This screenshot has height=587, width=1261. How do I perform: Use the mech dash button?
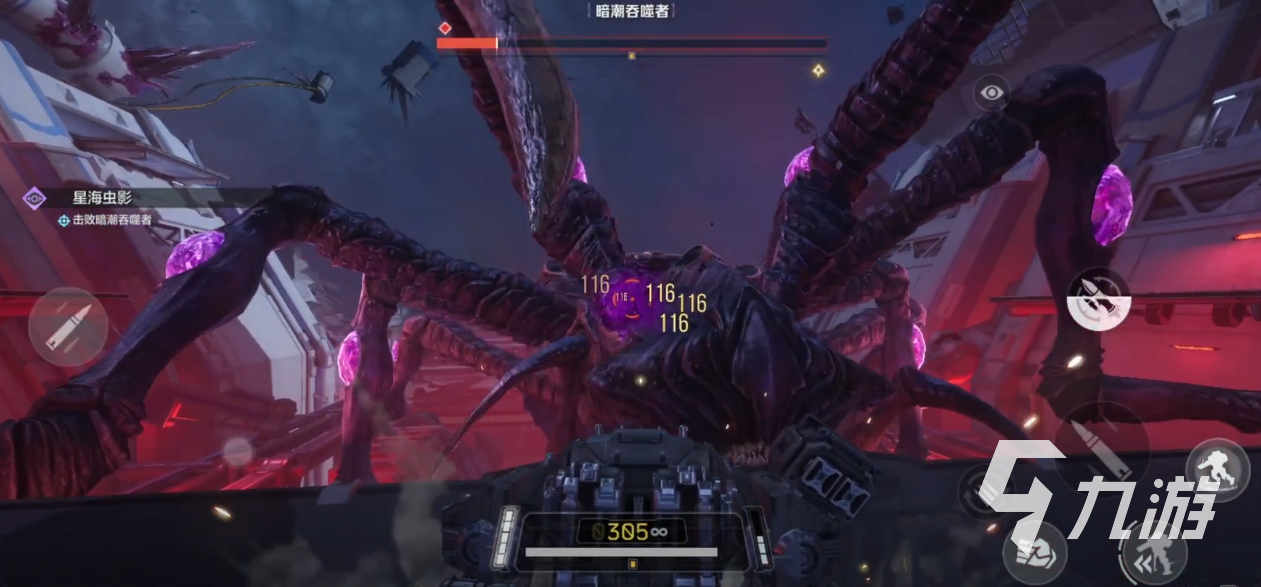(x=1154, y=551)
